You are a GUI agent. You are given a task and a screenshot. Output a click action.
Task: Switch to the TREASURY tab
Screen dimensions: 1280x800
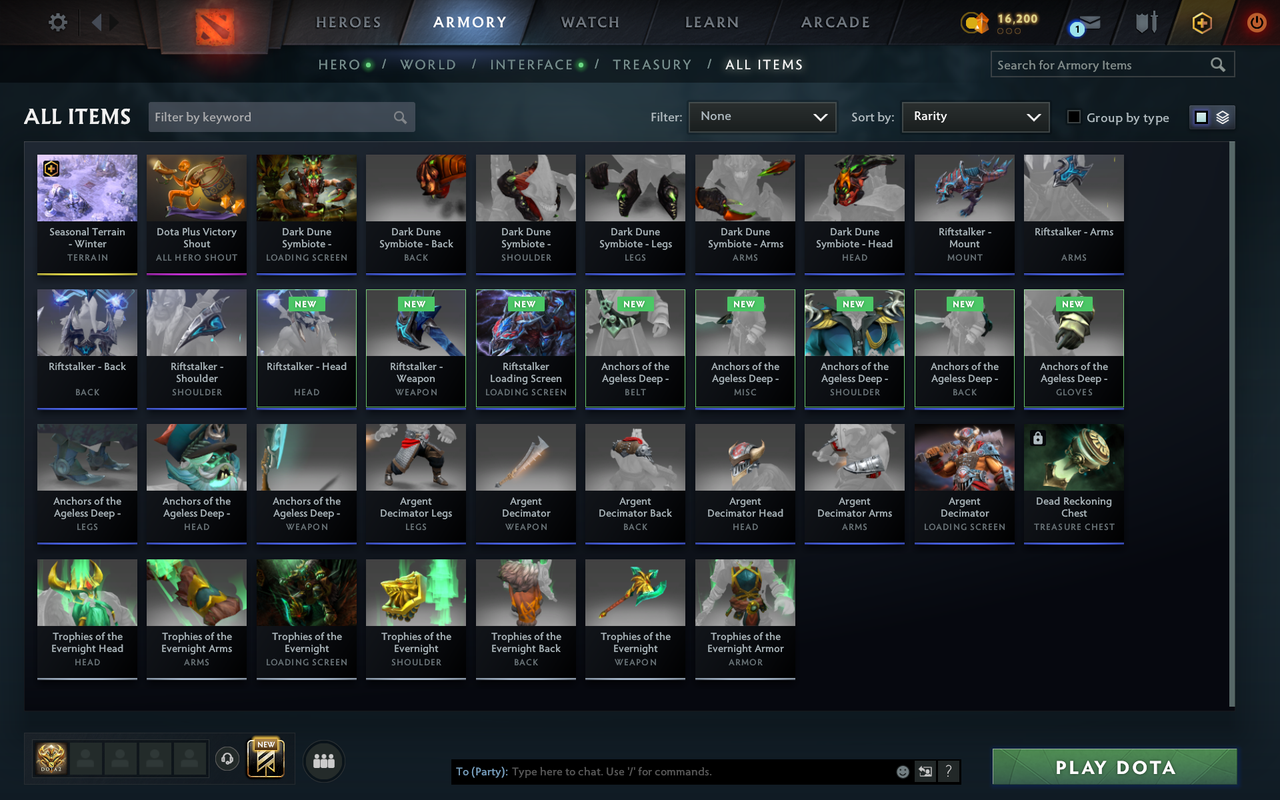652,64
